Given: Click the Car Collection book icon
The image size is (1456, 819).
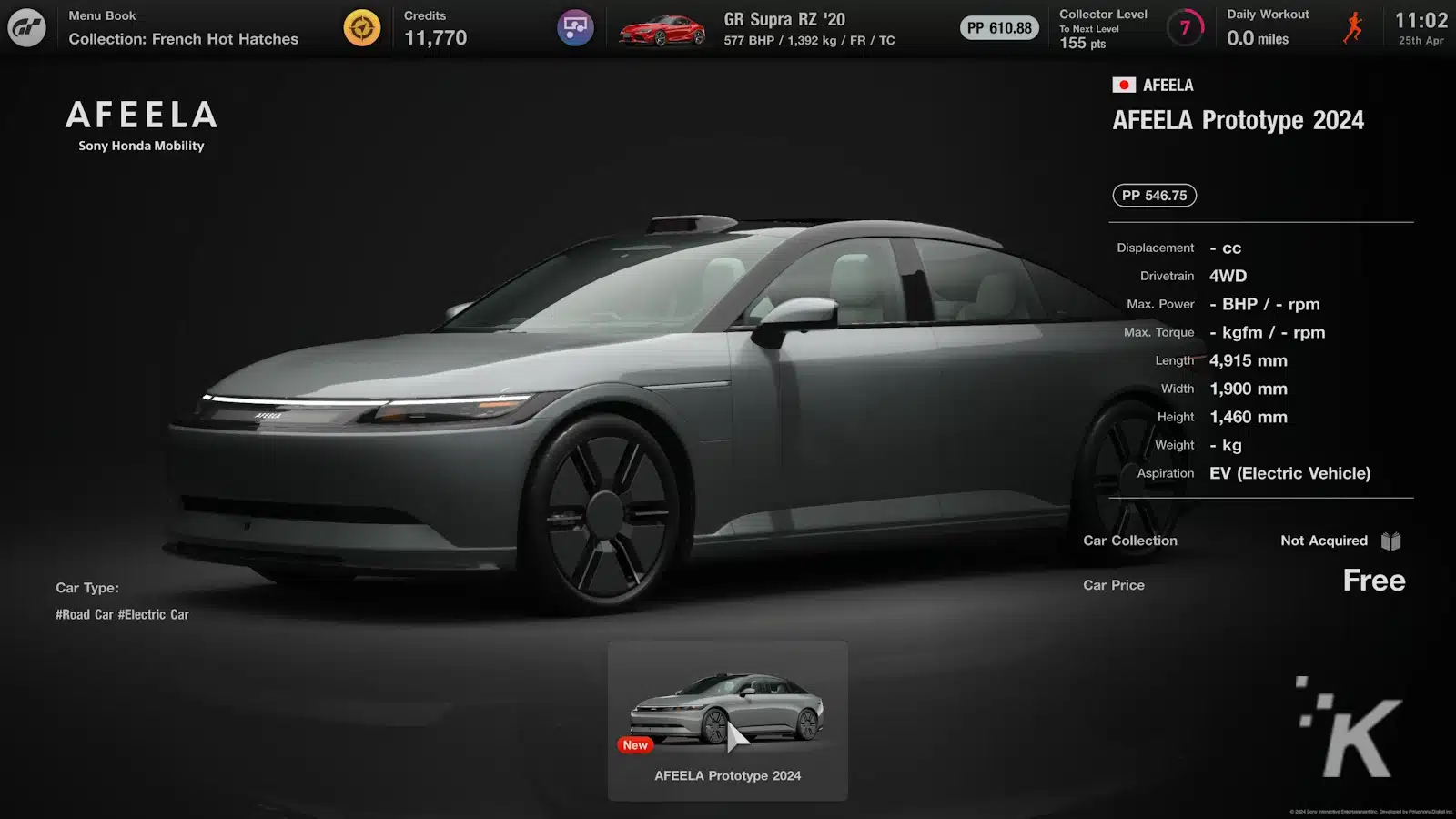Looking at the screenshot, I should coord(1390,541).
